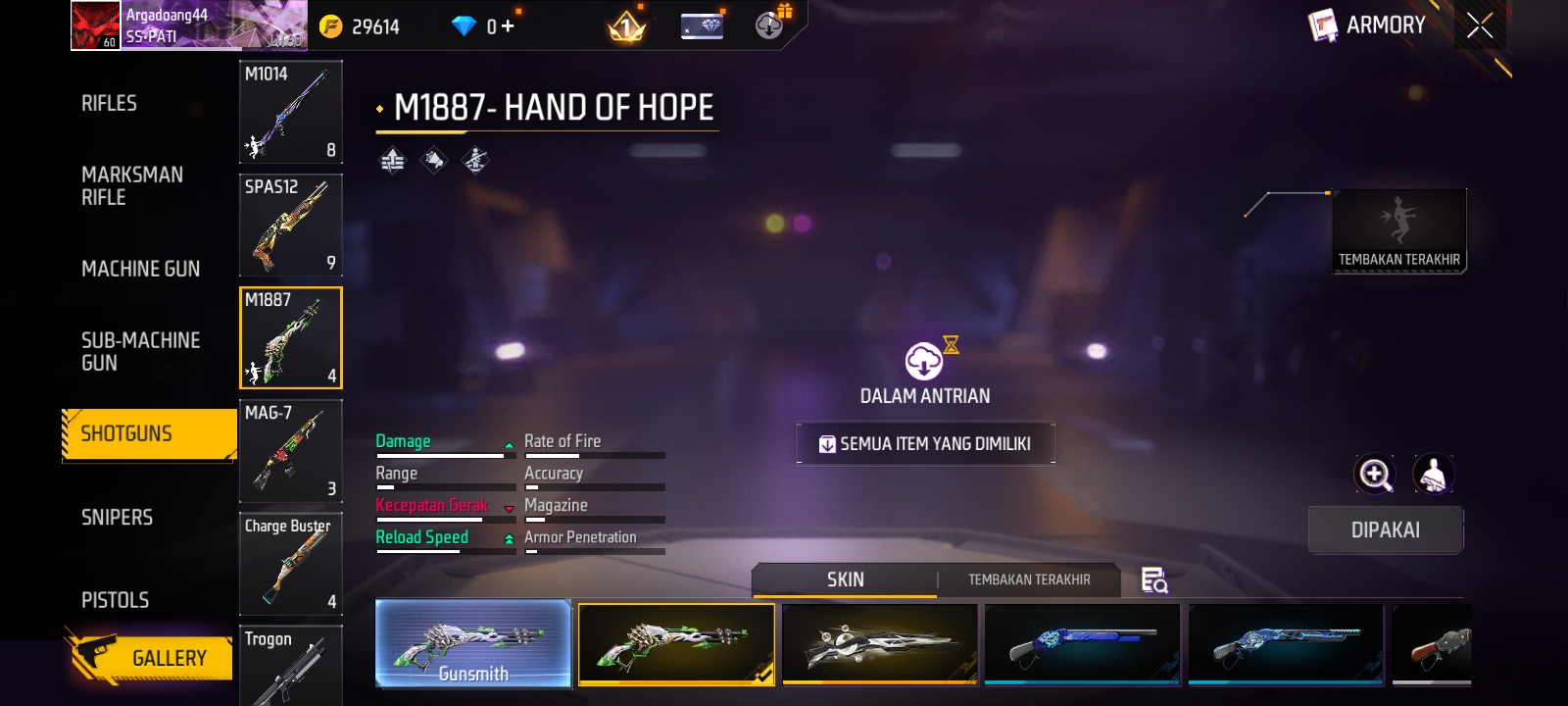Close the Armory screen
This screenshot has width=1568, height=706.
coord(1480,25)
